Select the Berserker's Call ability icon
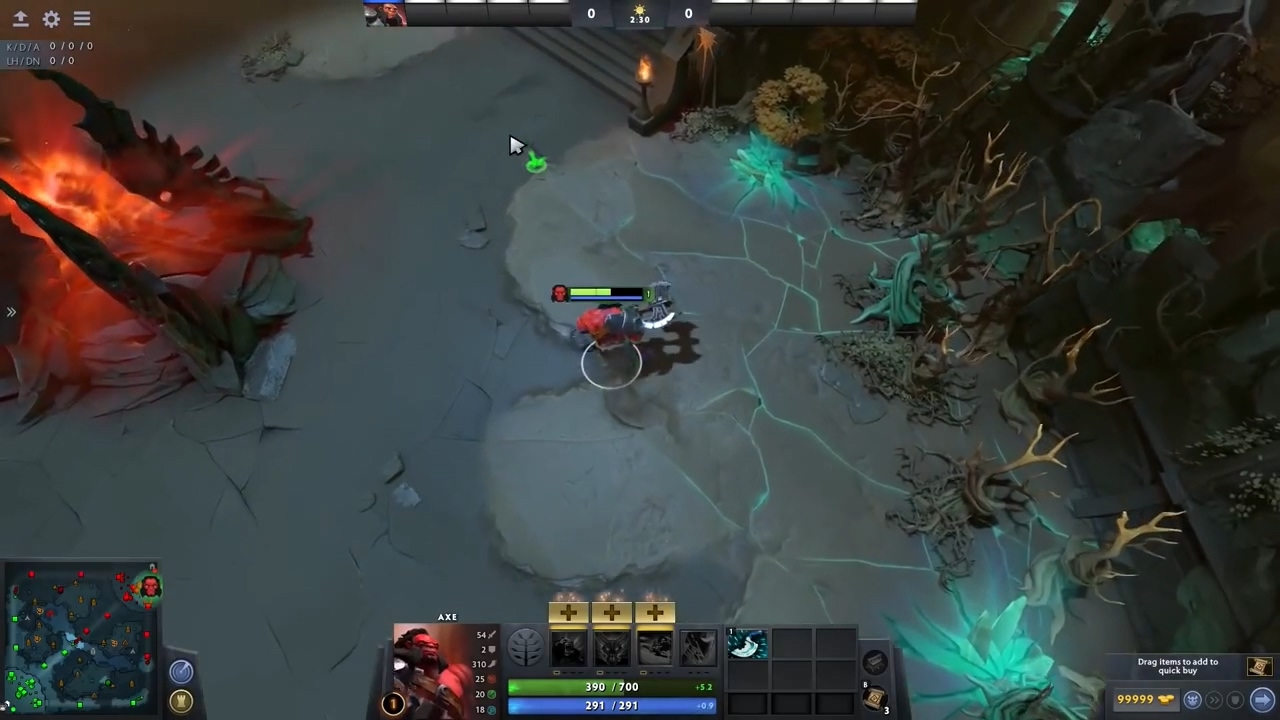Screen dimensions: 1280x720 pos(567,648)
